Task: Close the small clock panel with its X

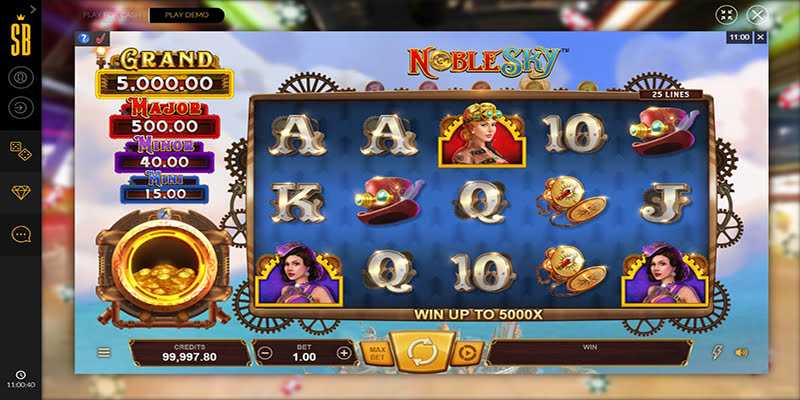Action: click(760, 37)
